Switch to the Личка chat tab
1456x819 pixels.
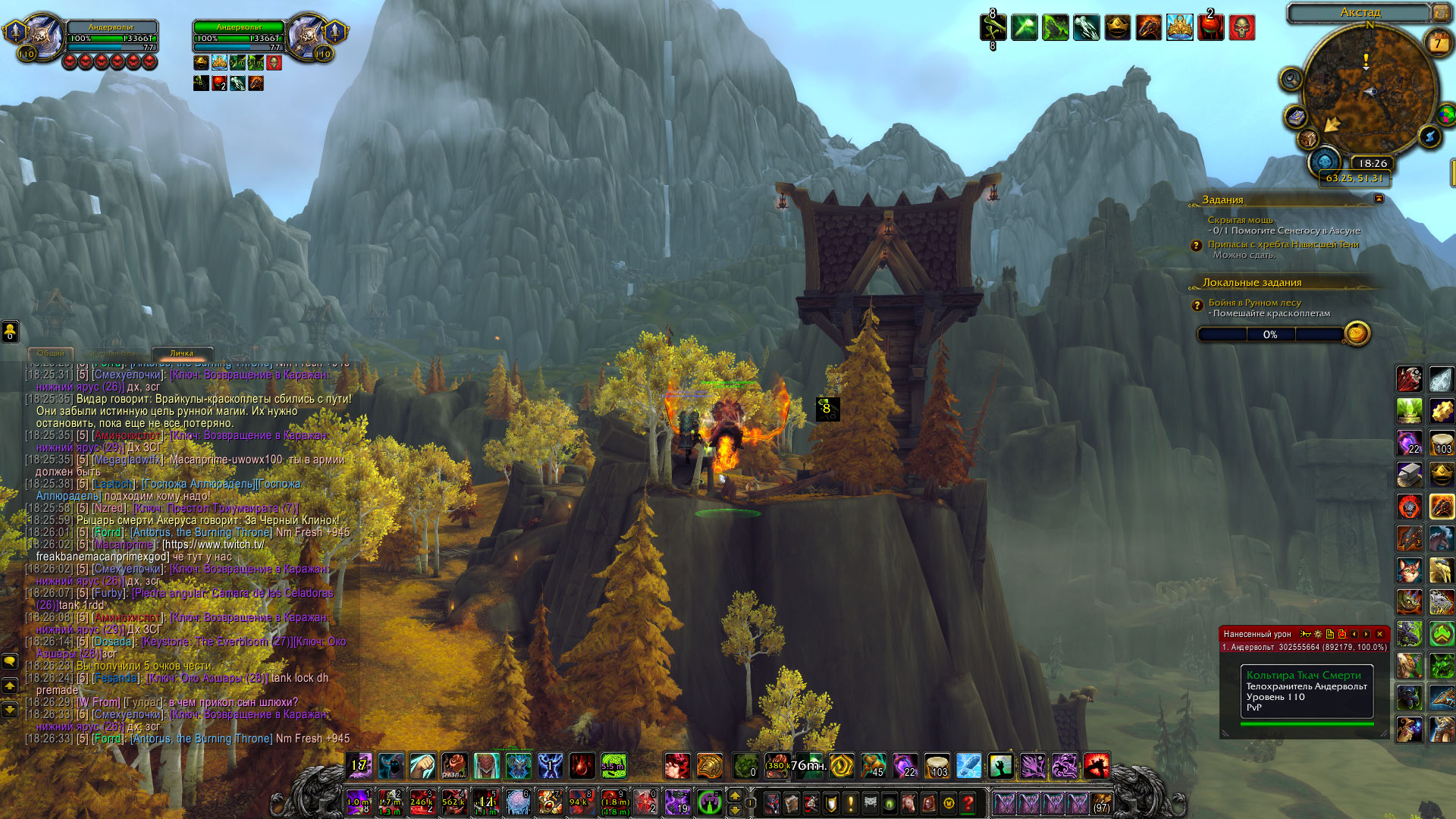[x=181, y=353]
